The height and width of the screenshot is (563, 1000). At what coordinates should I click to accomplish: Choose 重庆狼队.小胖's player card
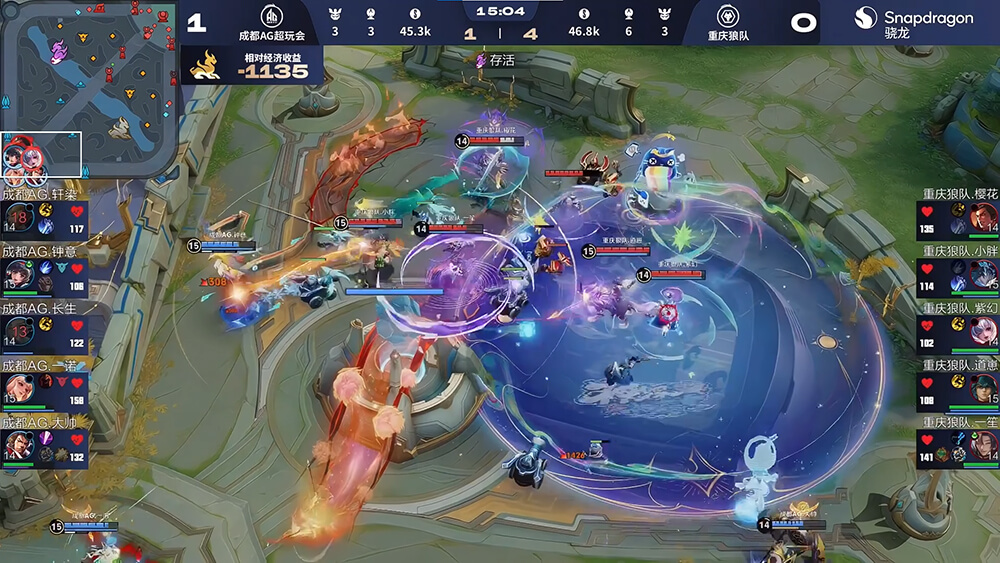click(957, 275)
